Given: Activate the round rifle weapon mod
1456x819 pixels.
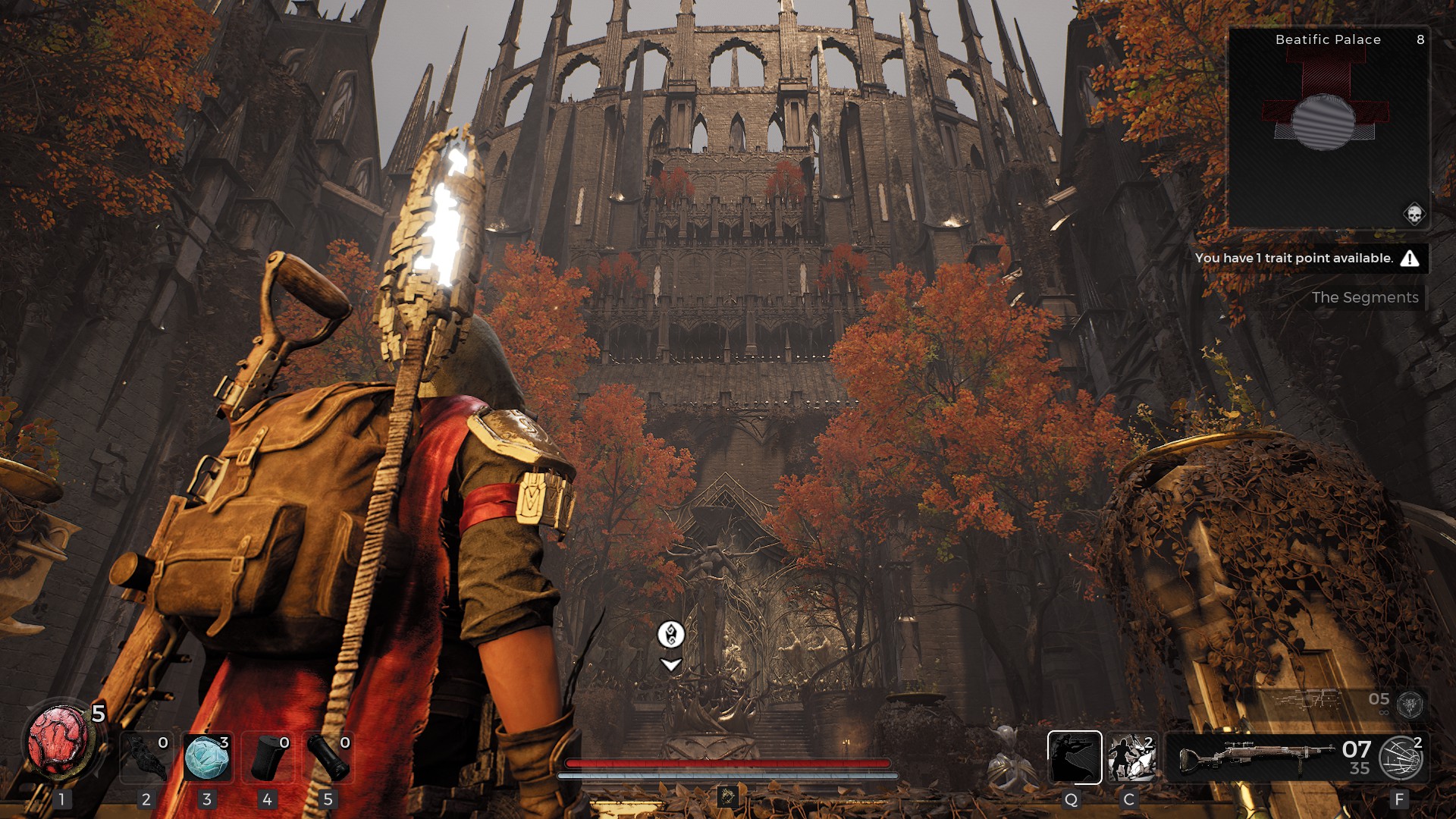Looking at the screenshot, I should pos(1401,758).
